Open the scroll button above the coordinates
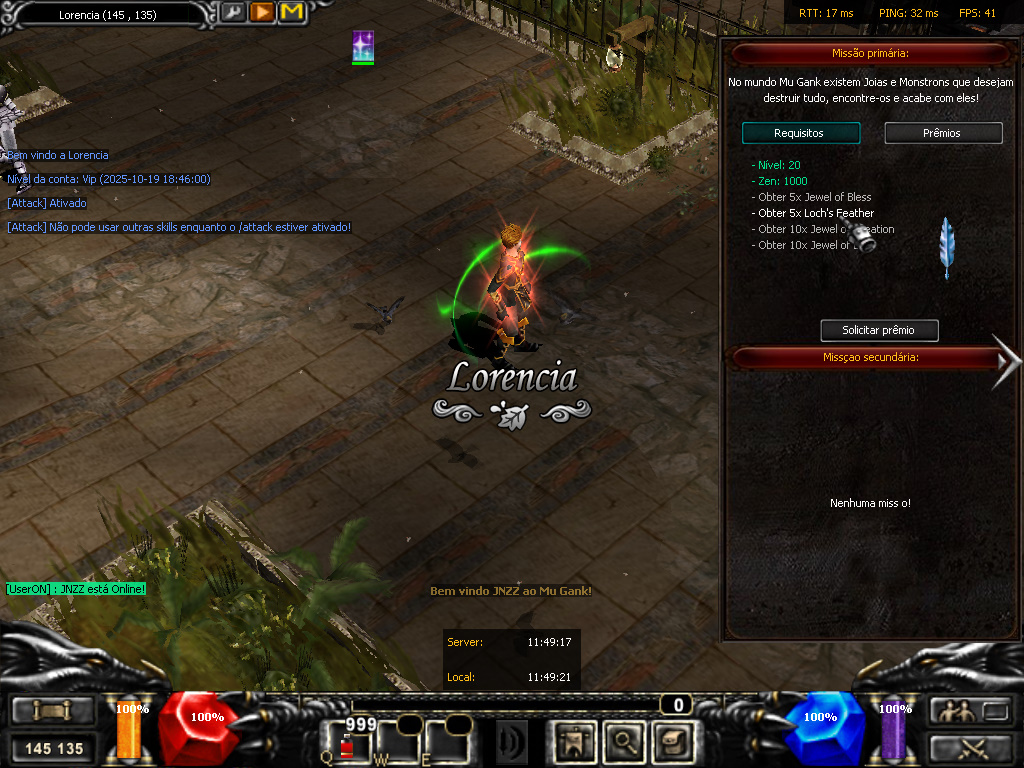This screenshot has height=768, width=1024. coord(53,711)
